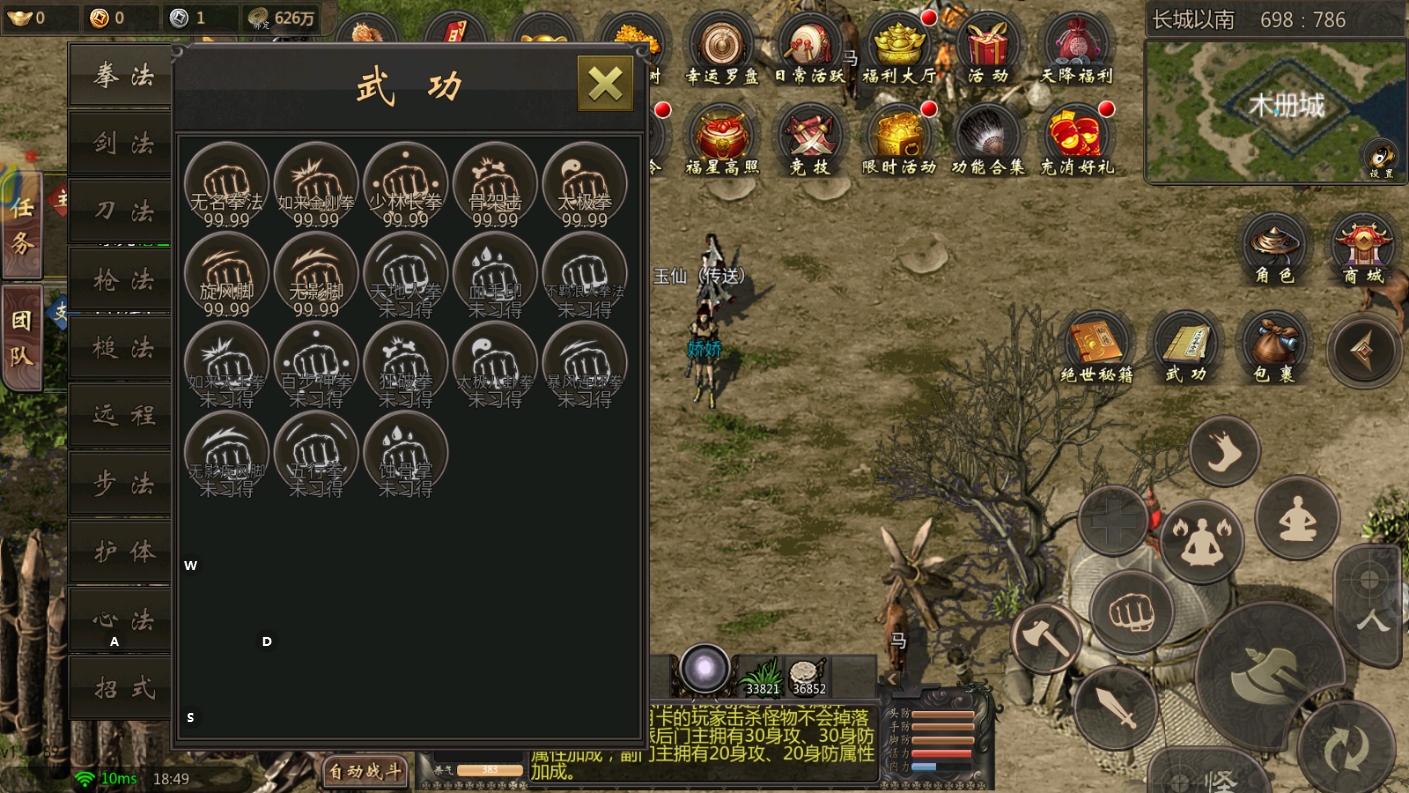1409x793 pixels.
Task: Toggle the 自动战斗 auto-battle button
Action: pyautogui.click(x=366, y=771)
